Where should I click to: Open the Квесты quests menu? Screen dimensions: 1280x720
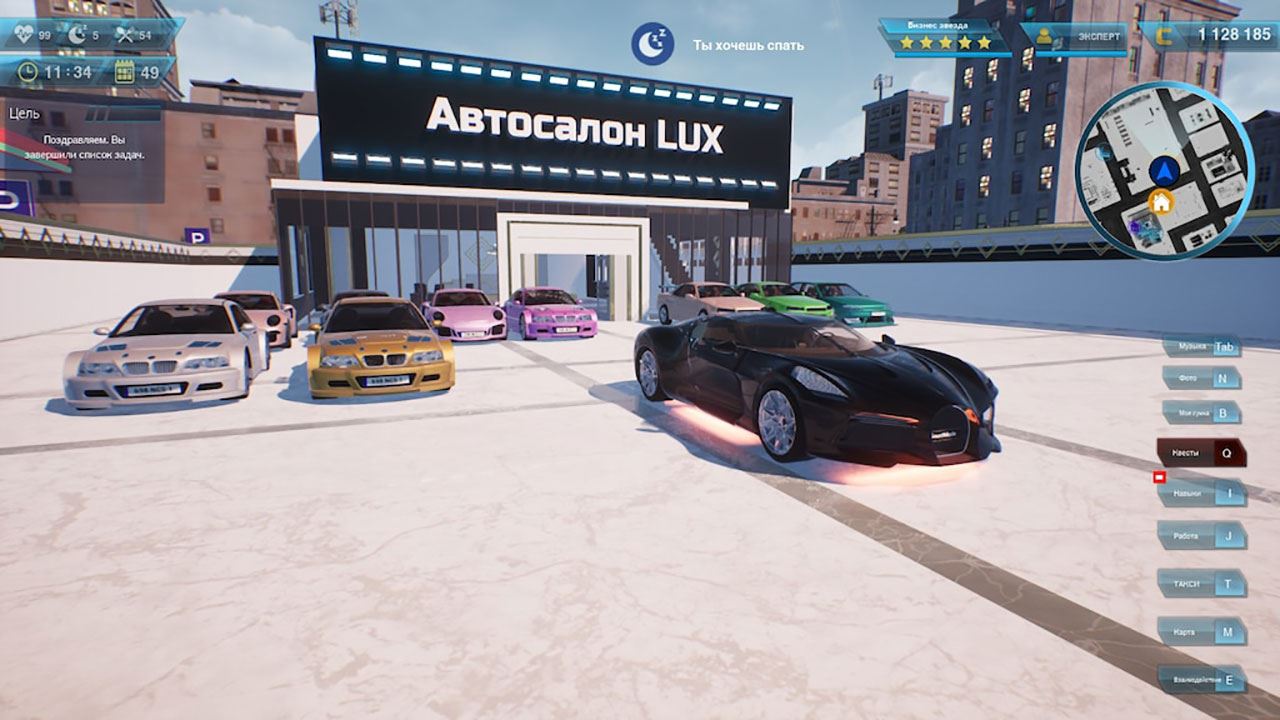click(1201, 453)
